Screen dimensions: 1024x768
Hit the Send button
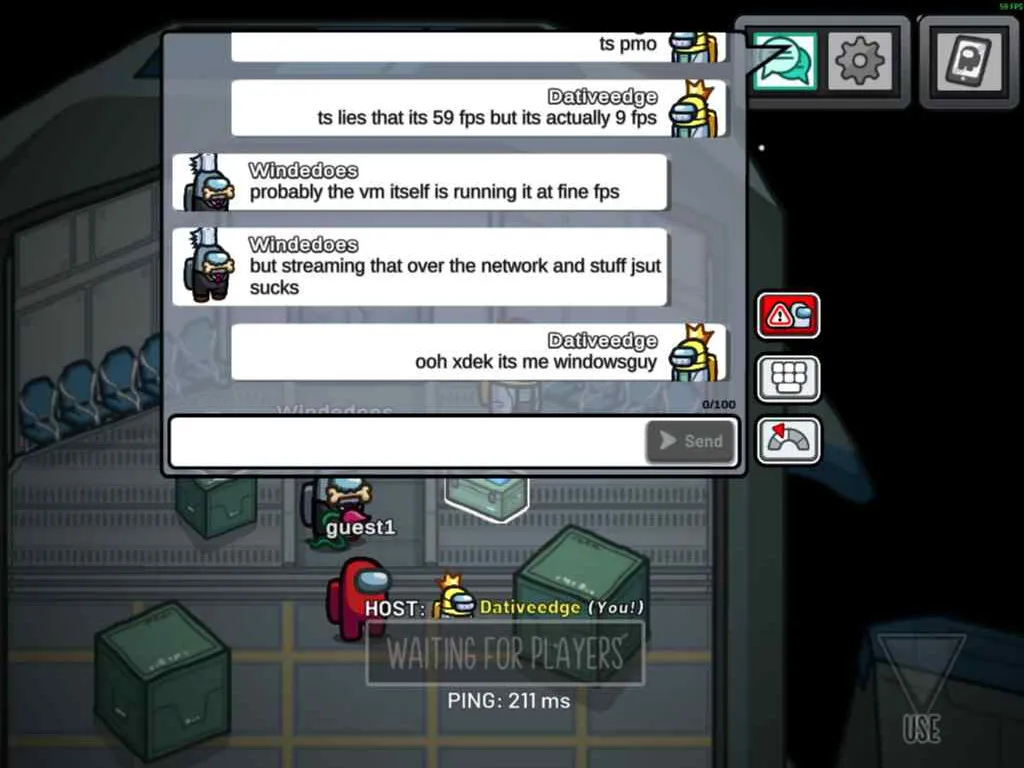(692, 441)
